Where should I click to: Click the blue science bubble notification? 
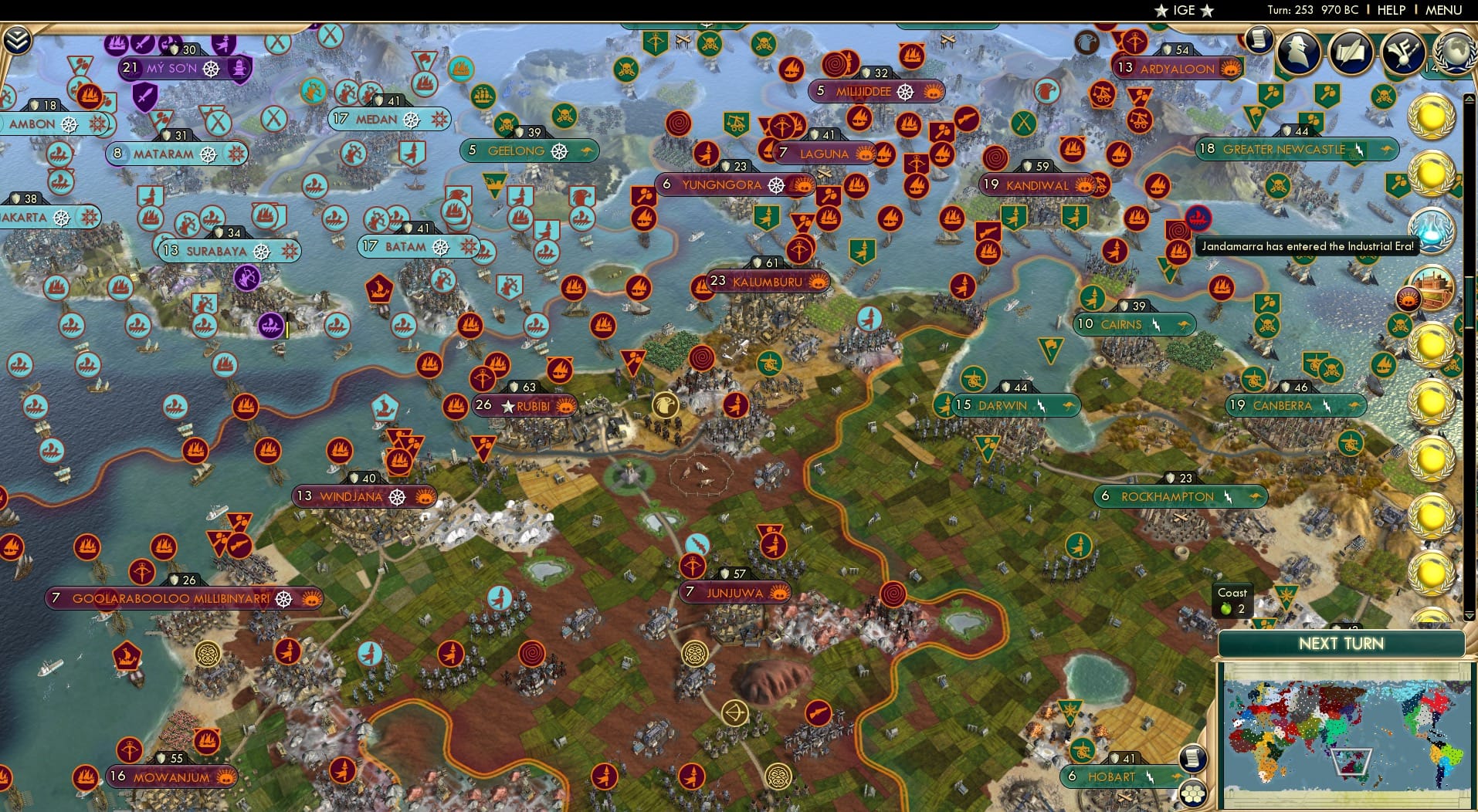pos(1432,228)
